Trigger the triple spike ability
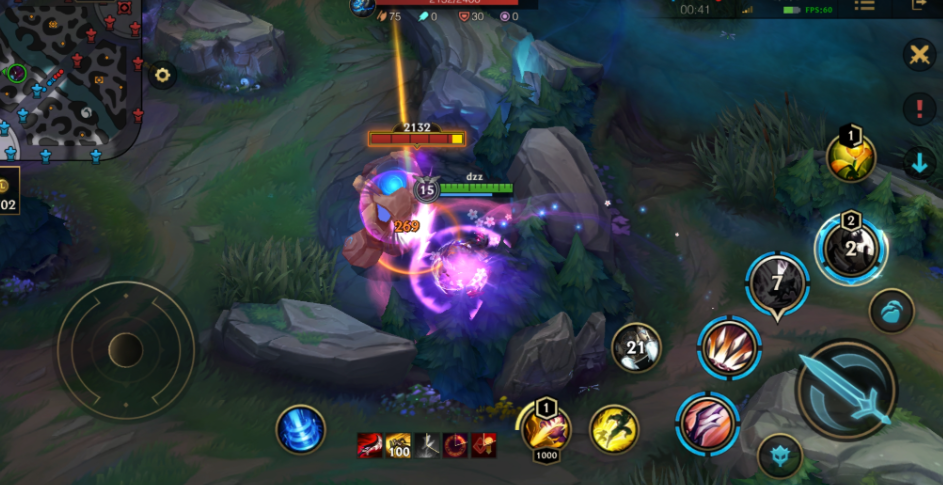 729,348
